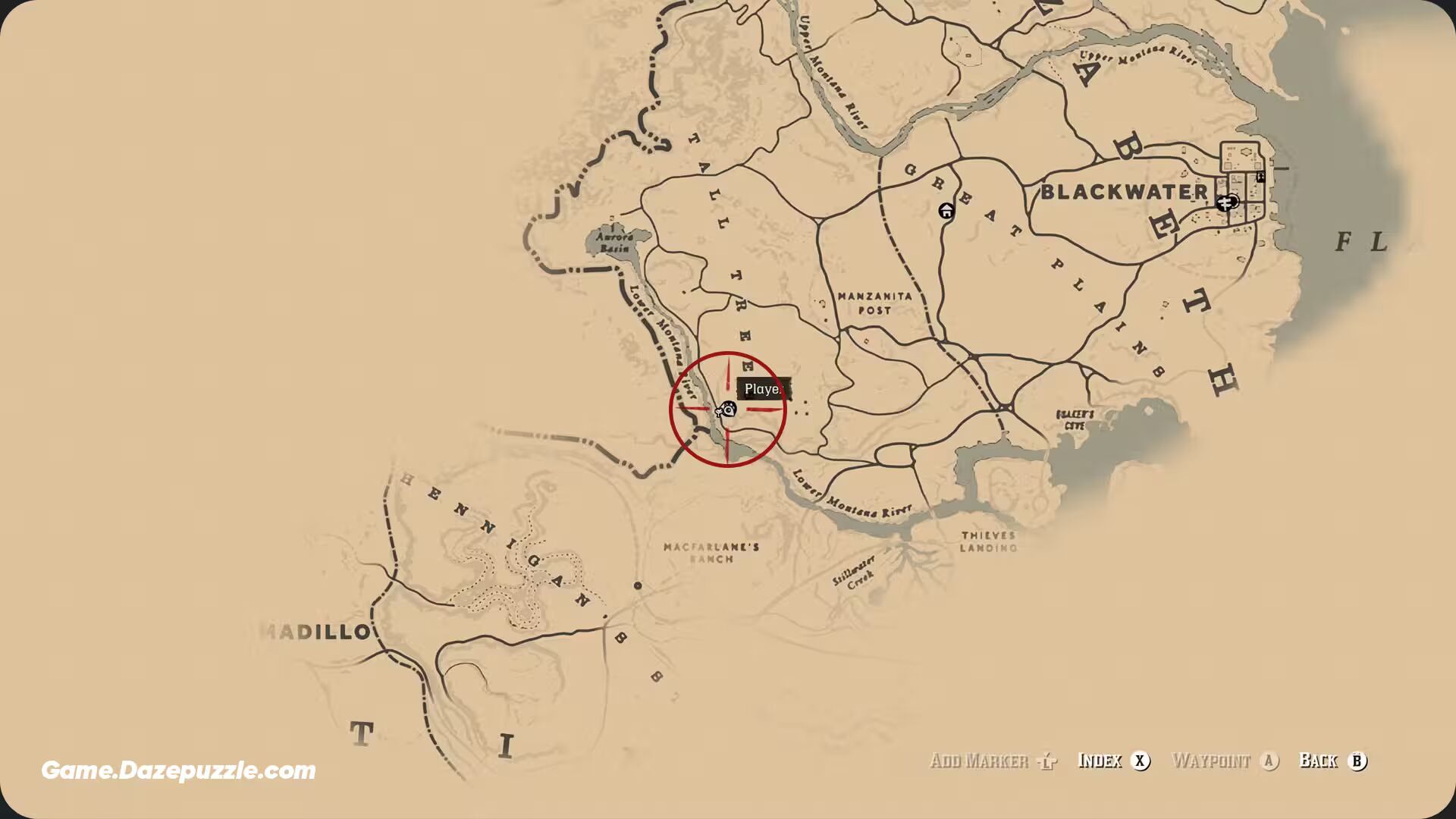Click the station icon at Blackwater's northeast edge
Screen dimensions: 1456x819
coord(1260,177)
